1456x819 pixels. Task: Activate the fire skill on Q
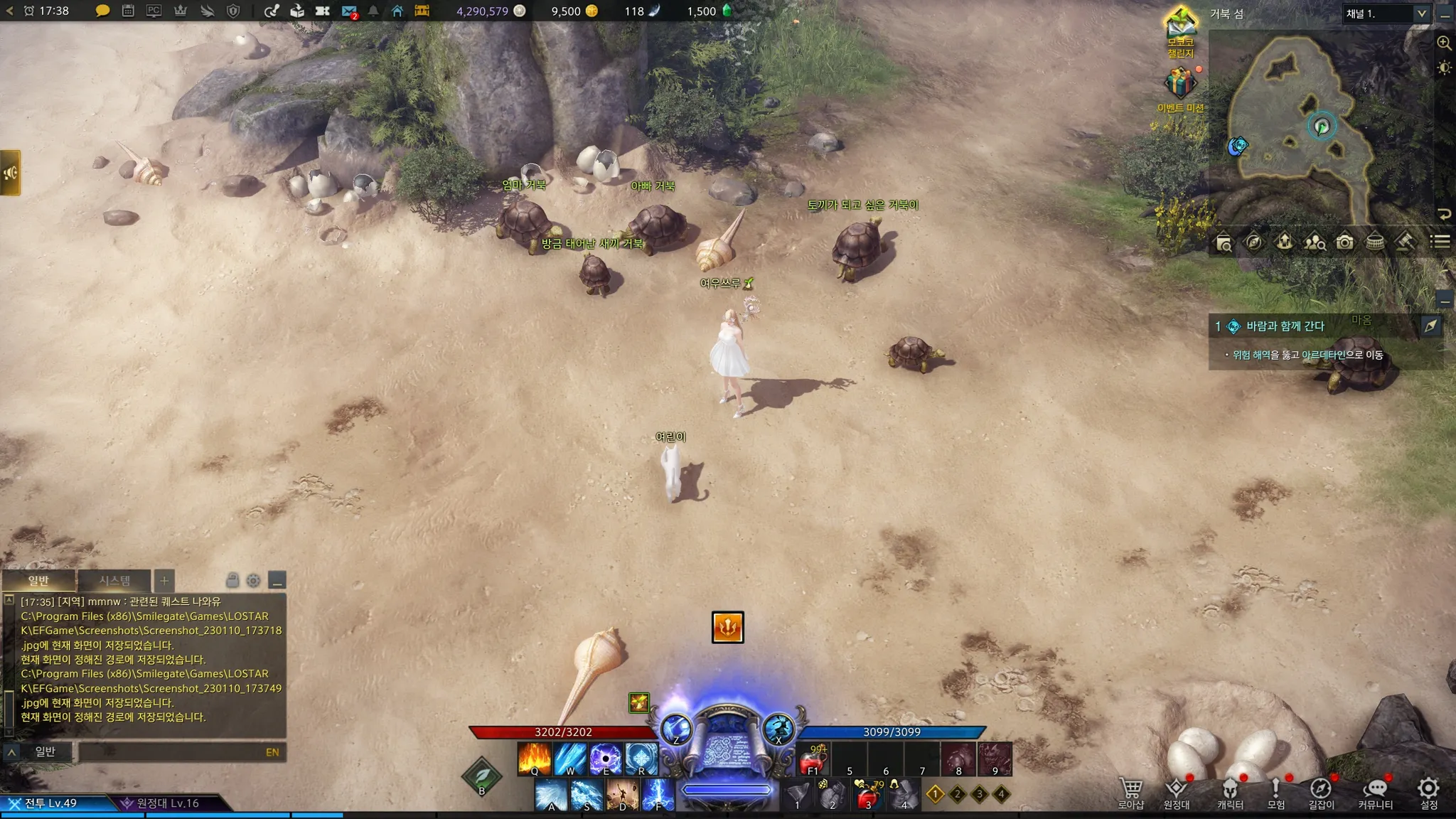[535, 759]
